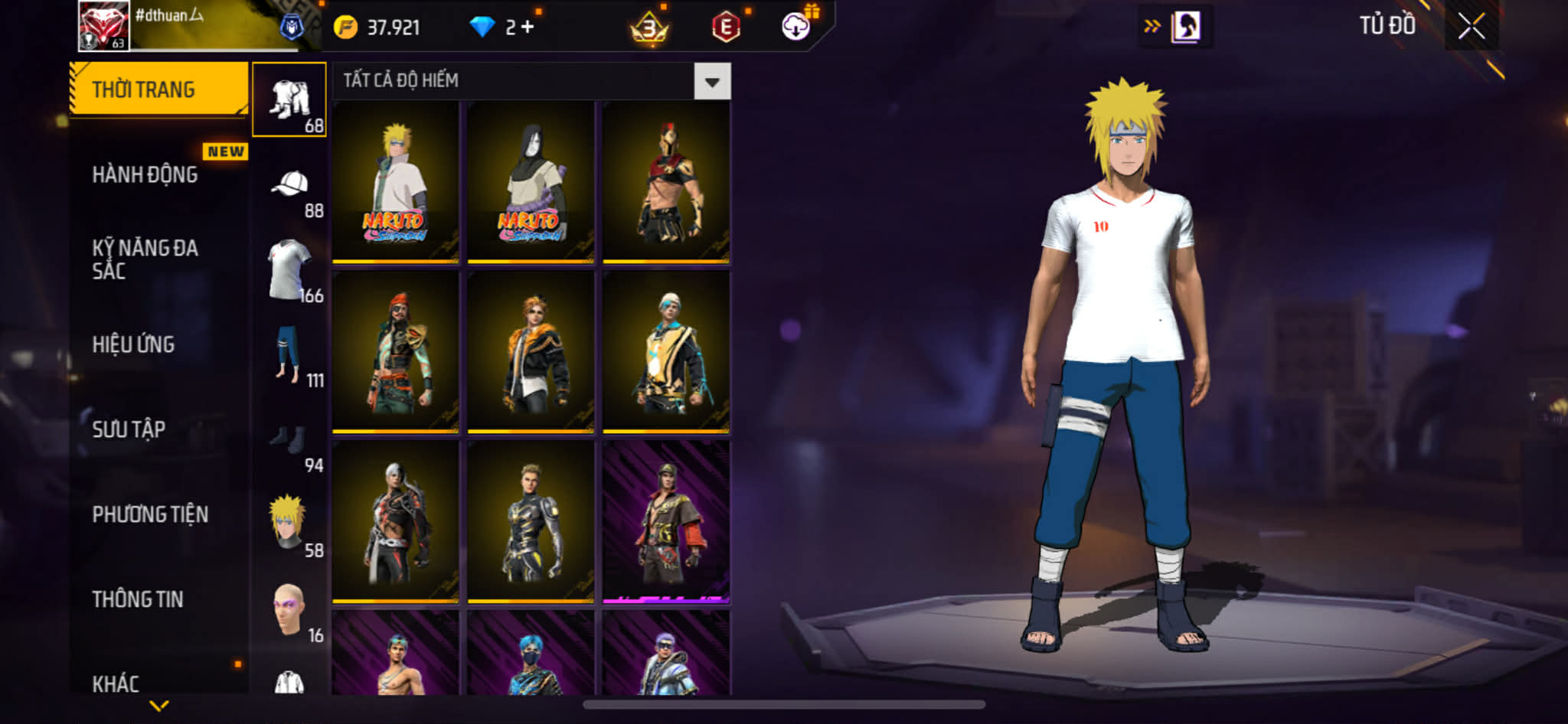Go to the Sưu Tập section

pos(129,429)
